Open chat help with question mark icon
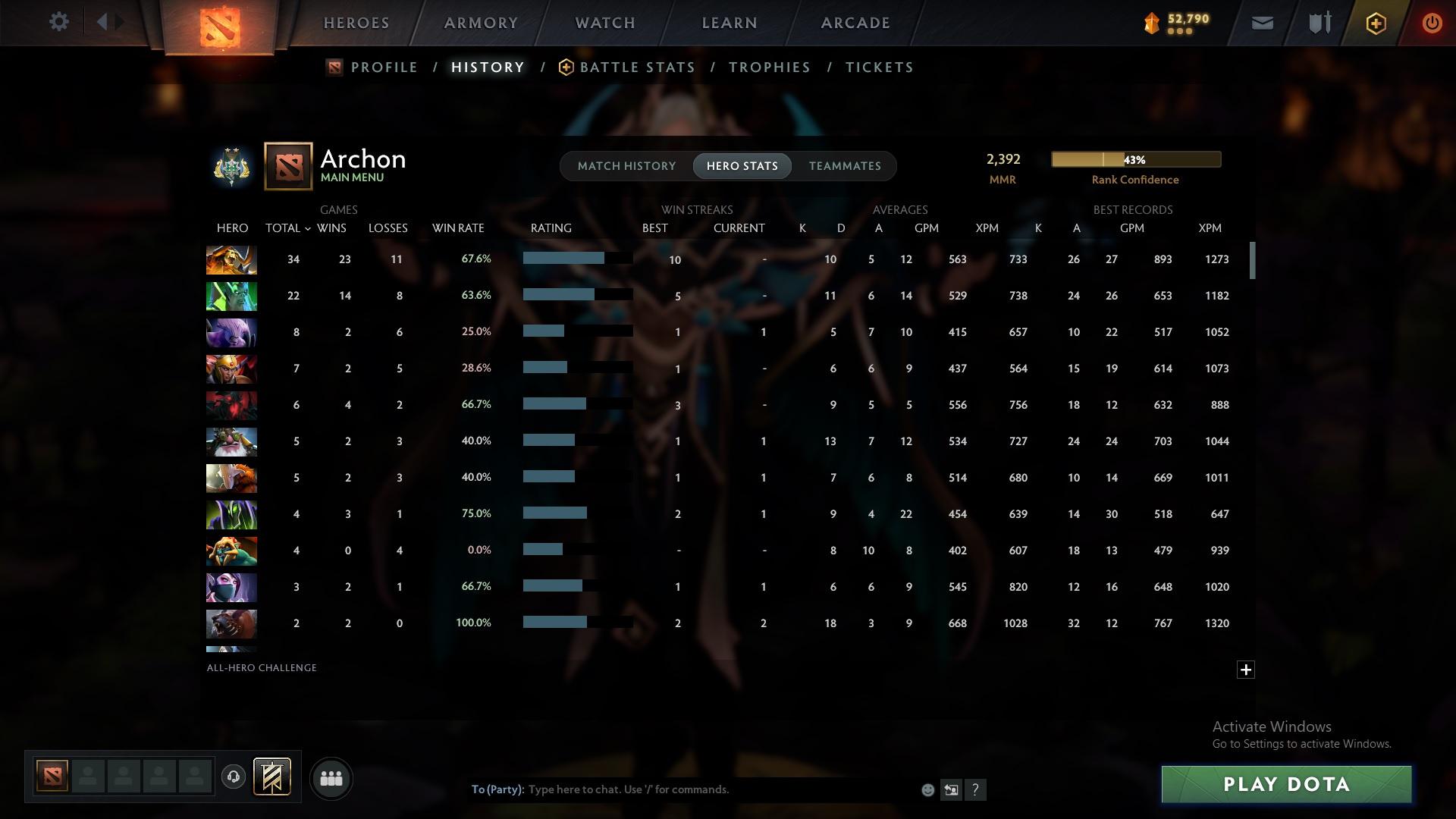 pyautogui.click(x=976, y=789)
